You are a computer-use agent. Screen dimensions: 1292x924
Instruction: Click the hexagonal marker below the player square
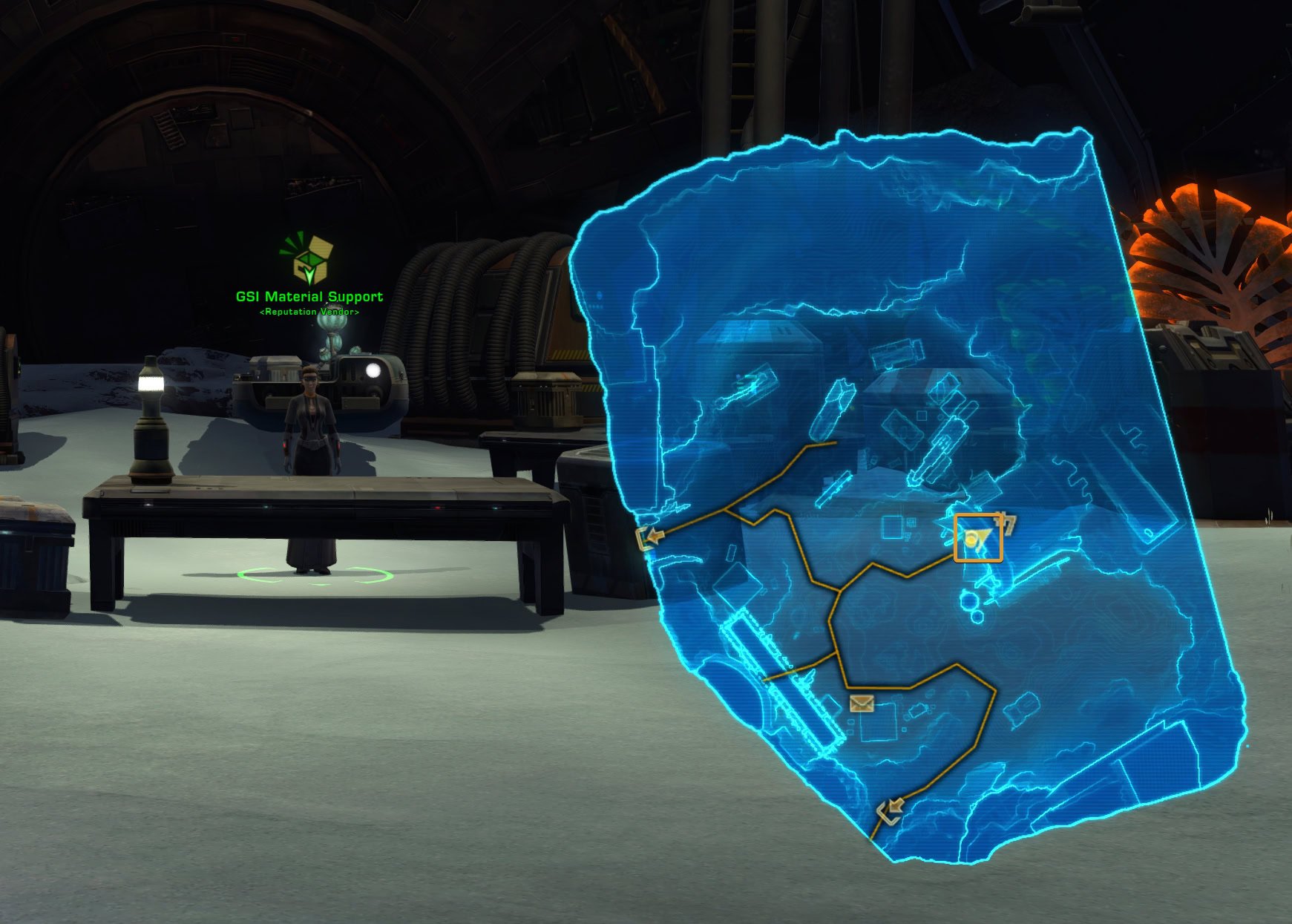977,617
